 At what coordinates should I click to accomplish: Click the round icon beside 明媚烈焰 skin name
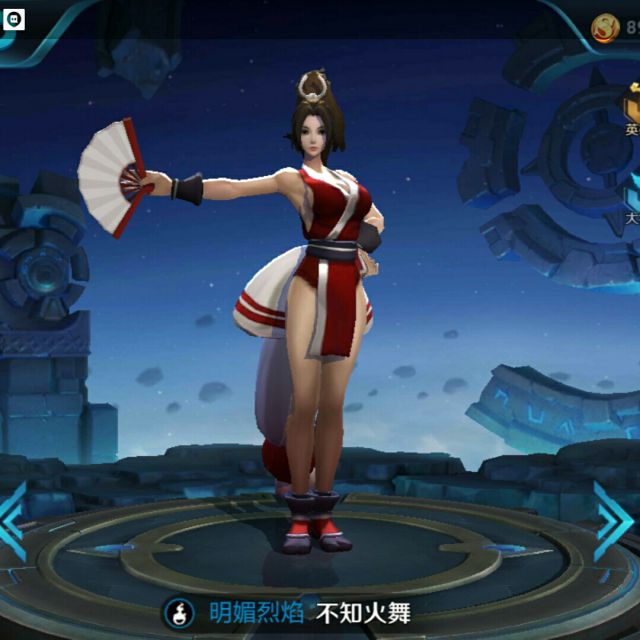tap(180, 611)
